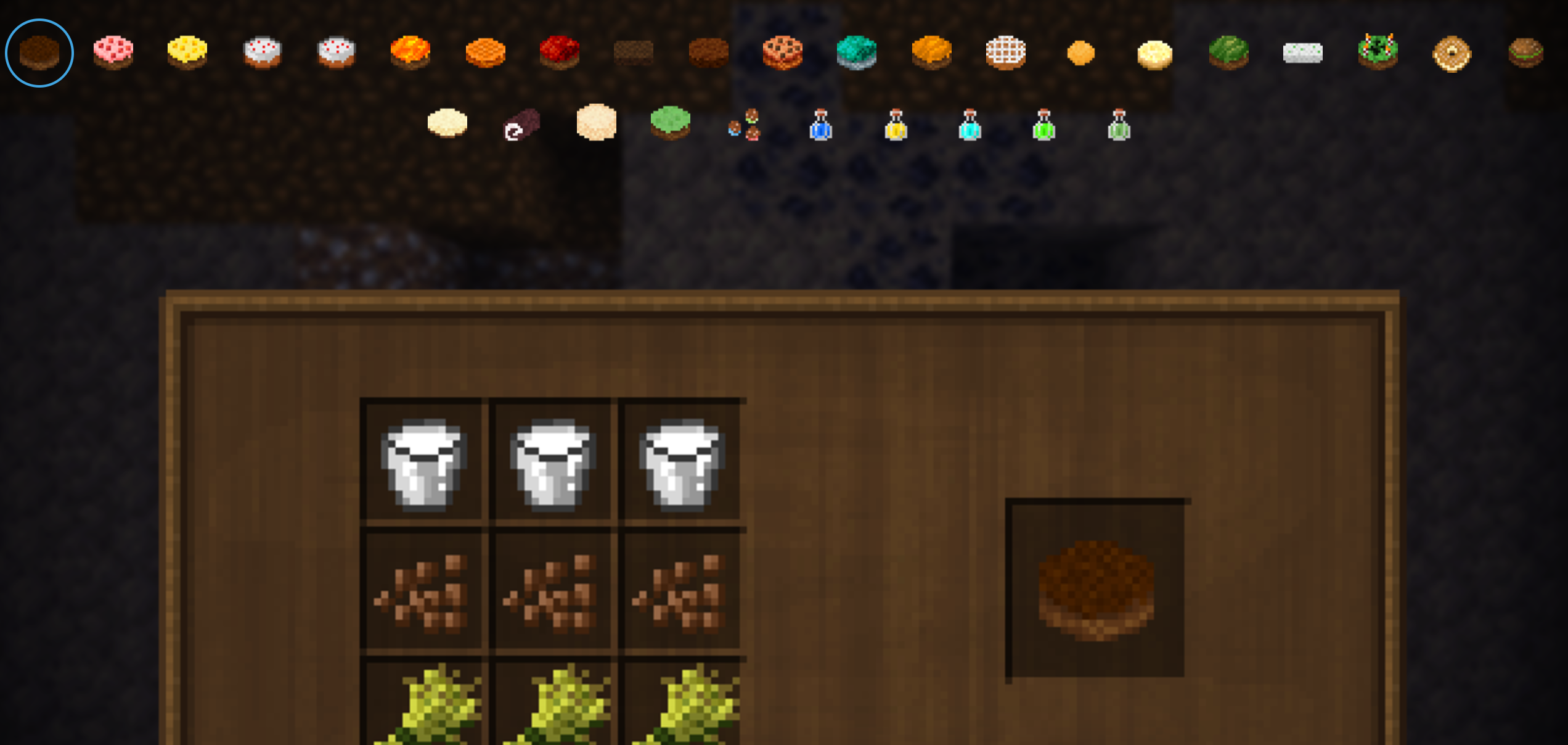Click the blue potion bottle
Screen dimensions: 1568x745
tap(821, 126)
